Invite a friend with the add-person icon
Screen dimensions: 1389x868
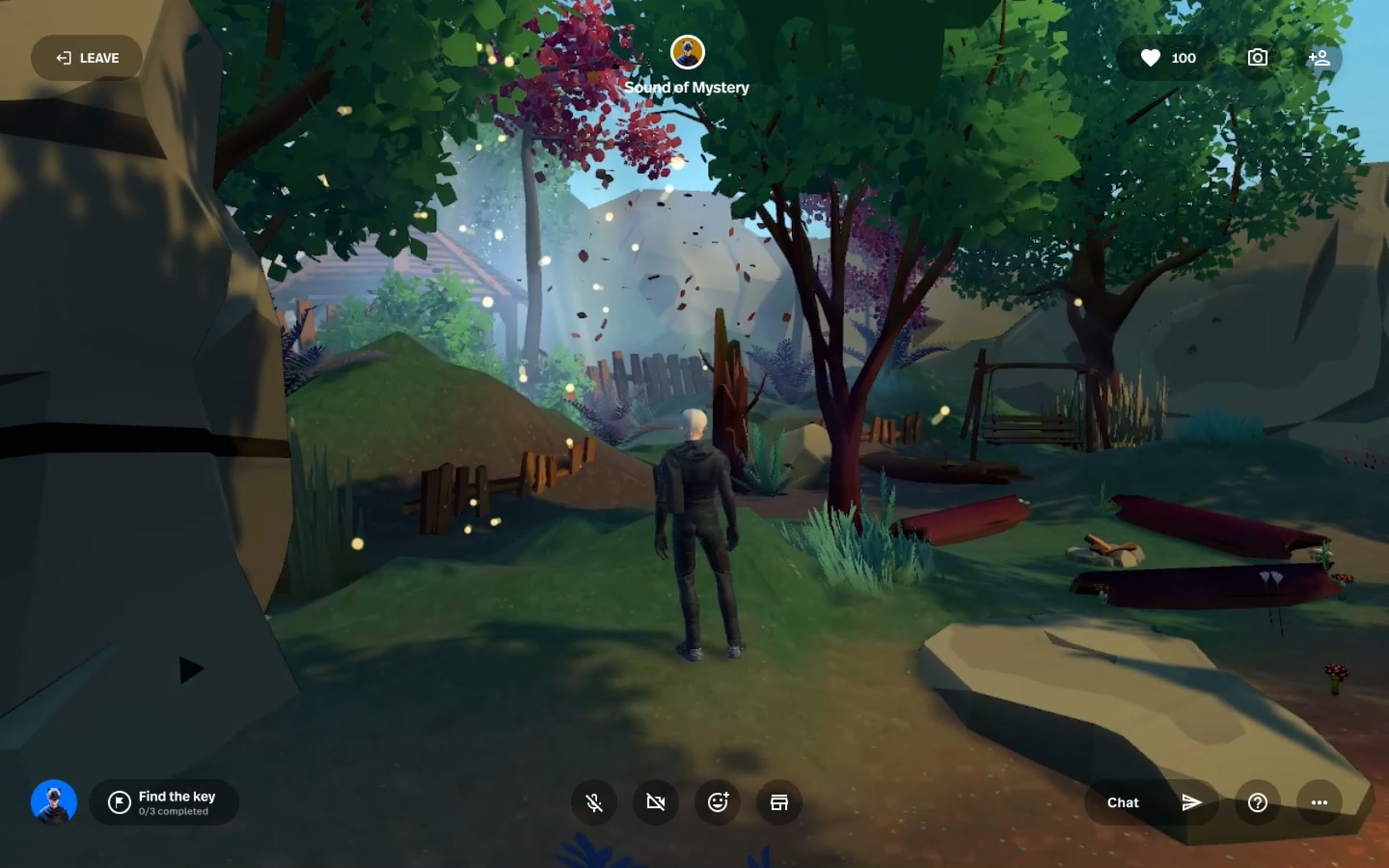[1319, 58]
